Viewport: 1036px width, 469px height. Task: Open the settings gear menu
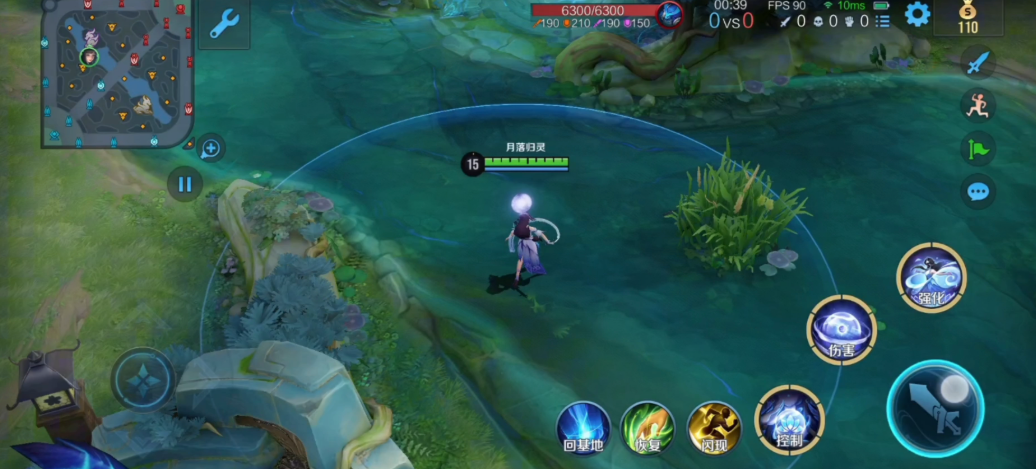click(916, 14)
